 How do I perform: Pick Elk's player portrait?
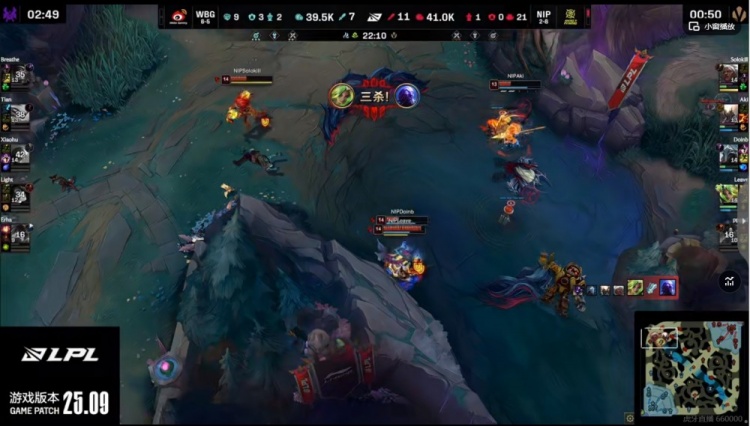tap(18, 233)
